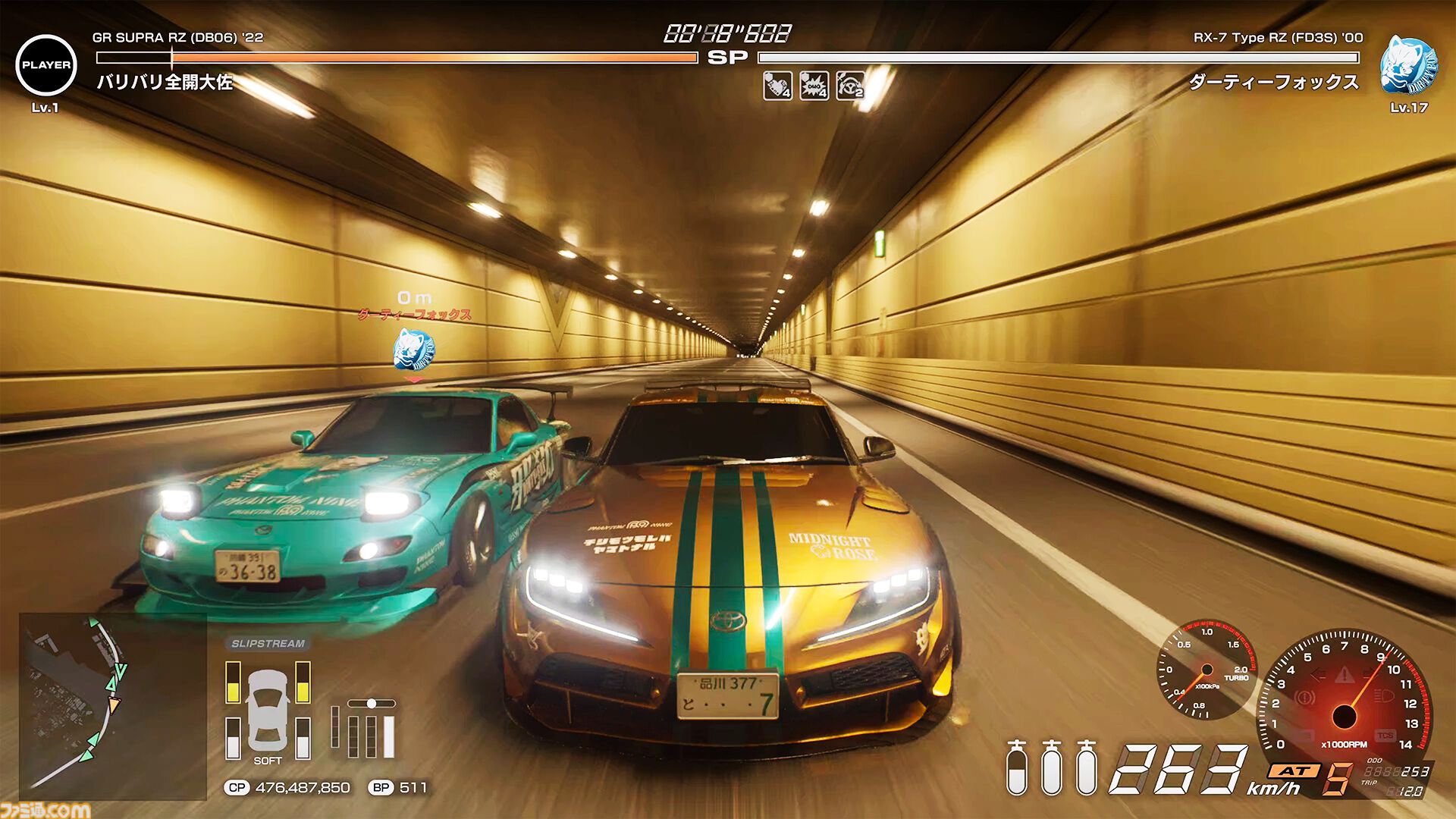This screenshot has height=819, width=1456.
Task: Click the PLAYER emblem badge
Action: [47, 64]
